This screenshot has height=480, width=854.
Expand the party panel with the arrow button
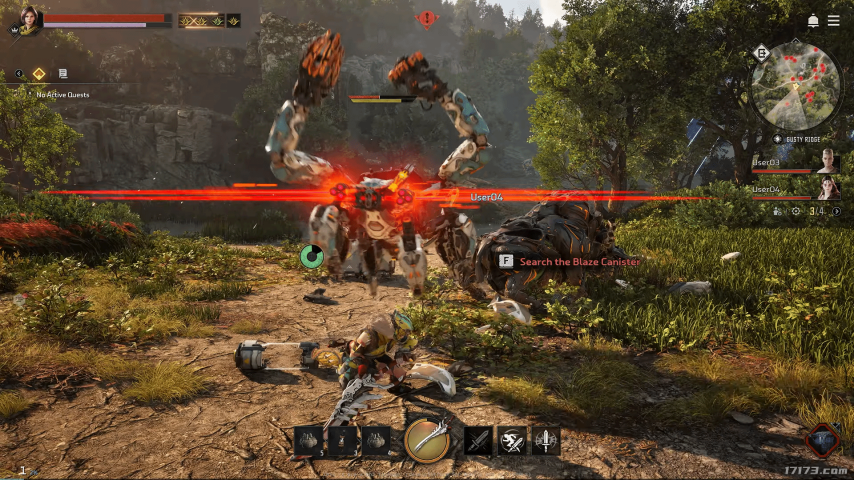835,211
